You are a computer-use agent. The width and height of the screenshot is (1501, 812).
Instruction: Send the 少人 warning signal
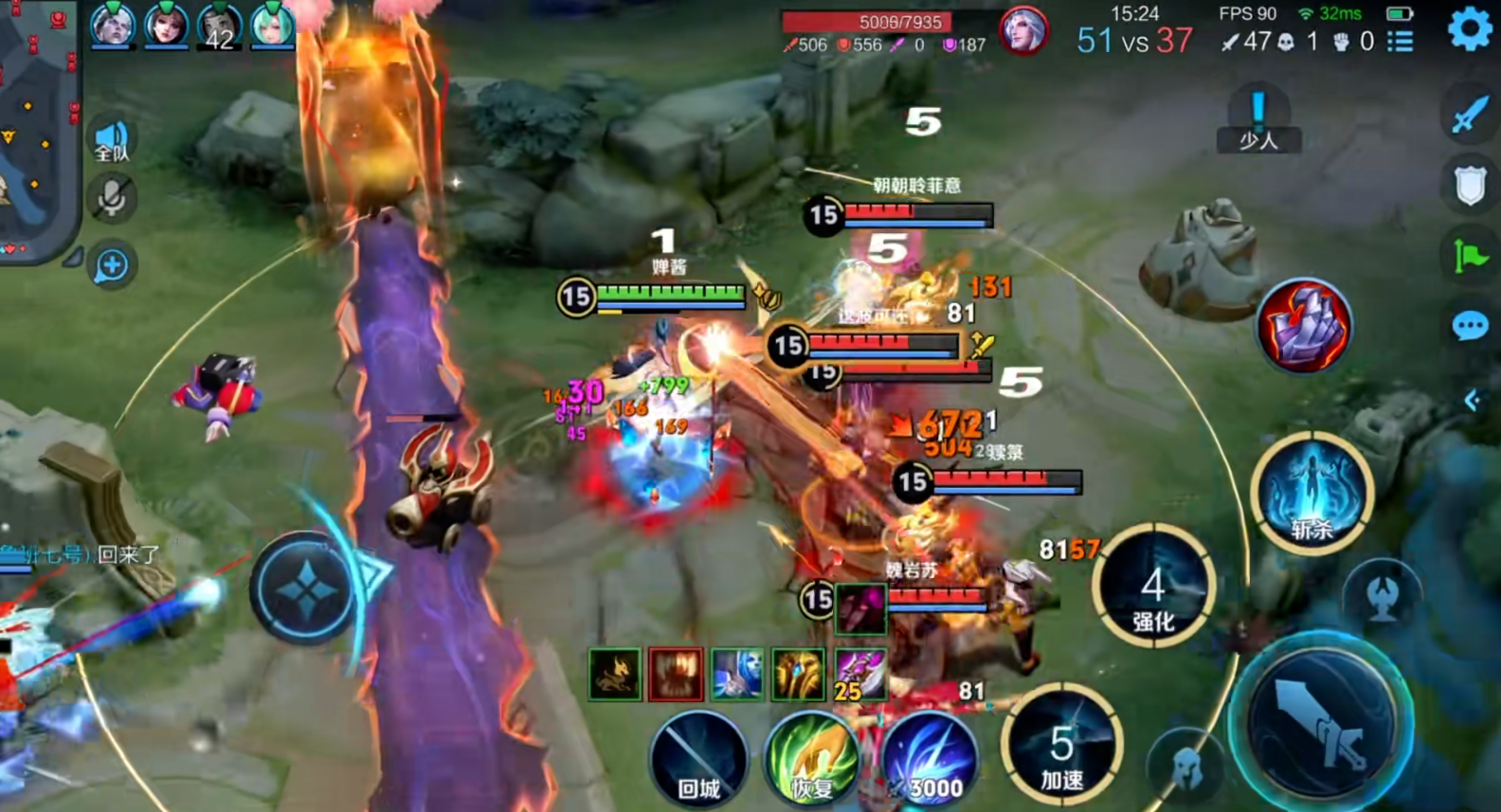[x=1258, y=120]
